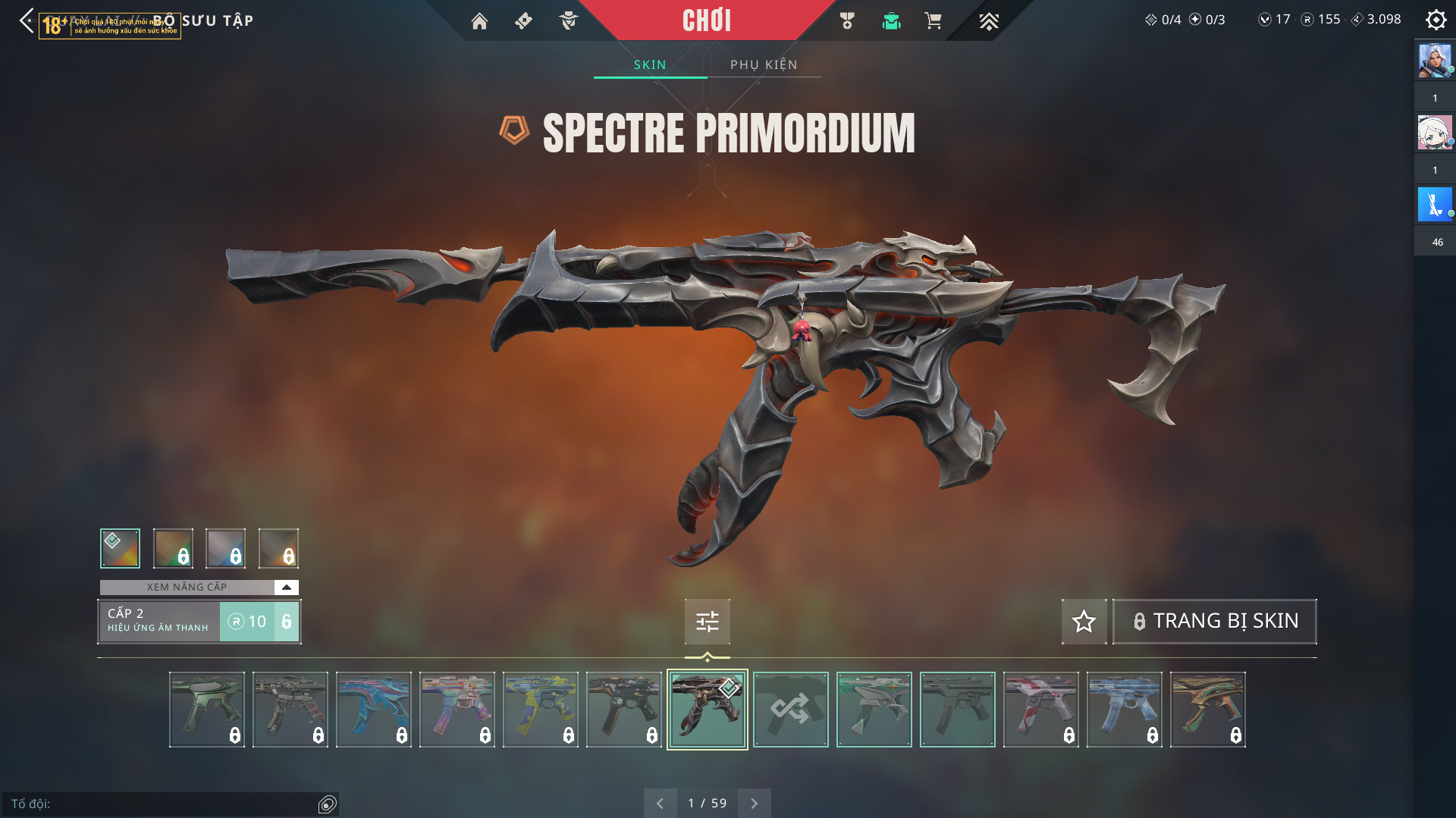Image resolution: width=1456 pixels, height=818 pixels.
Task: Select the default standard Spectre thumbnail
Action: [x=957, y=710]
